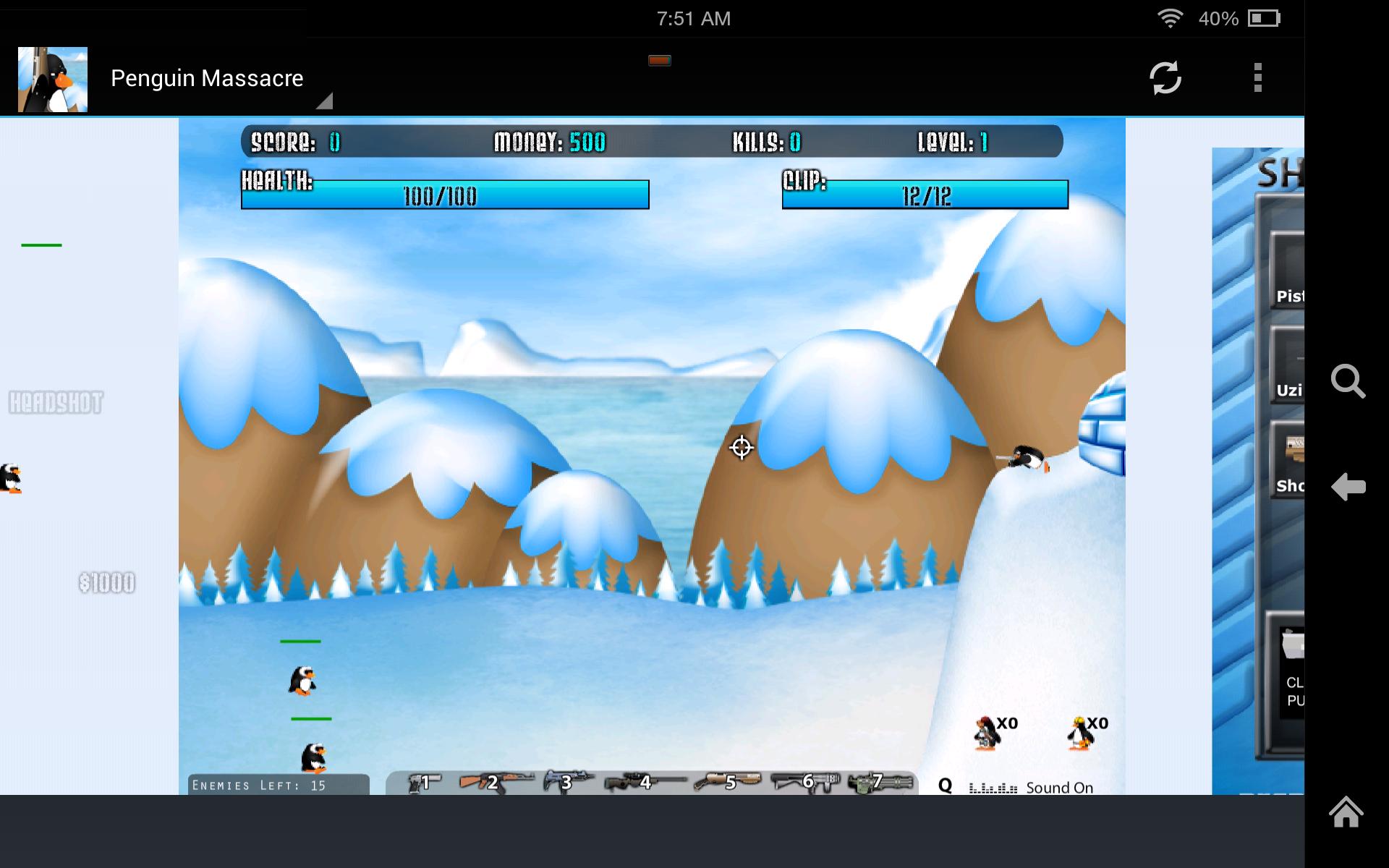Switch to the minigun in slot 7
The height and width of the screenshot is (868, 1389).
point(878,783)
